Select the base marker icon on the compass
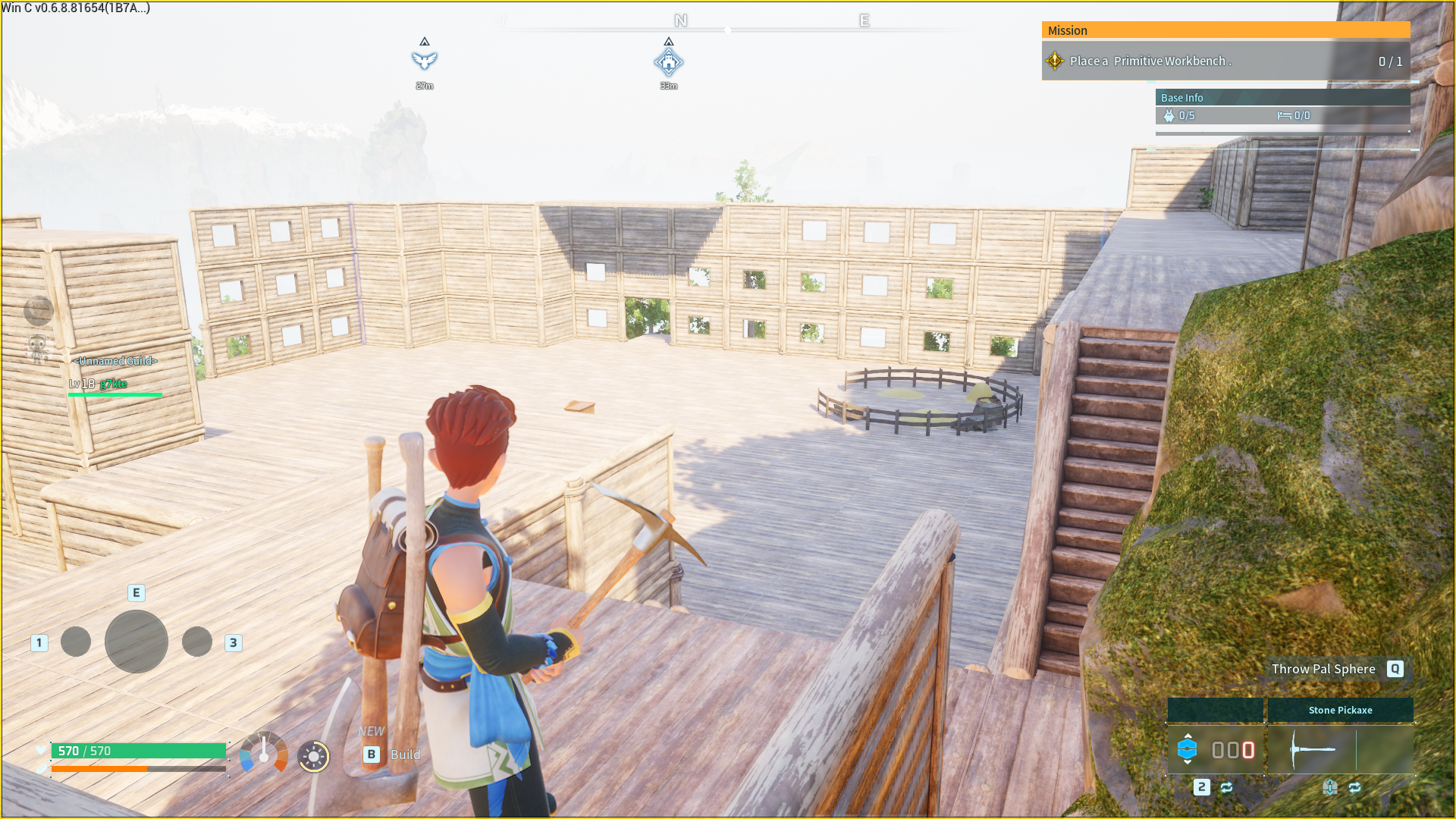 [668, 62]
